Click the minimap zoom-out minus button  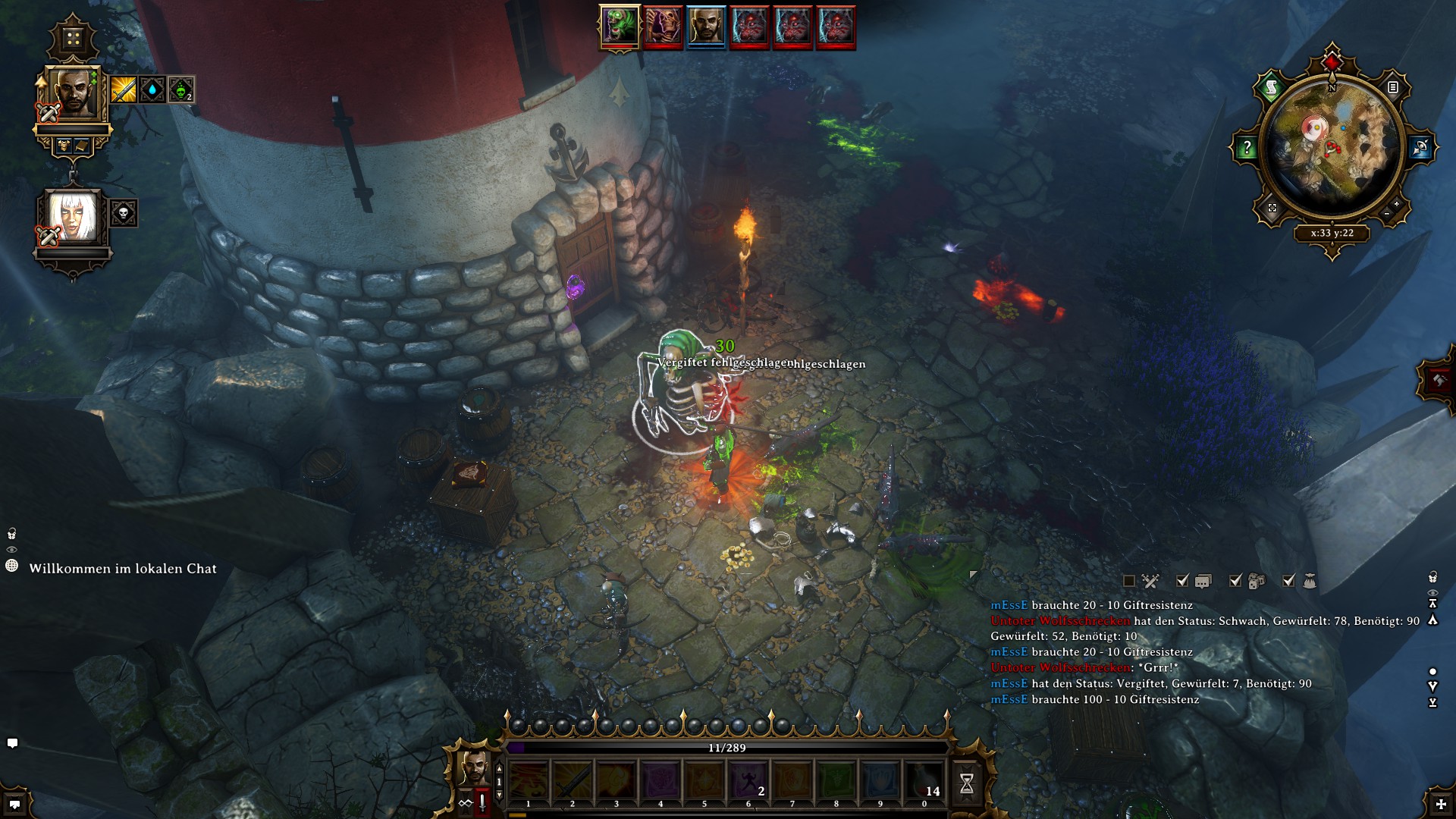coord(1386,214)
